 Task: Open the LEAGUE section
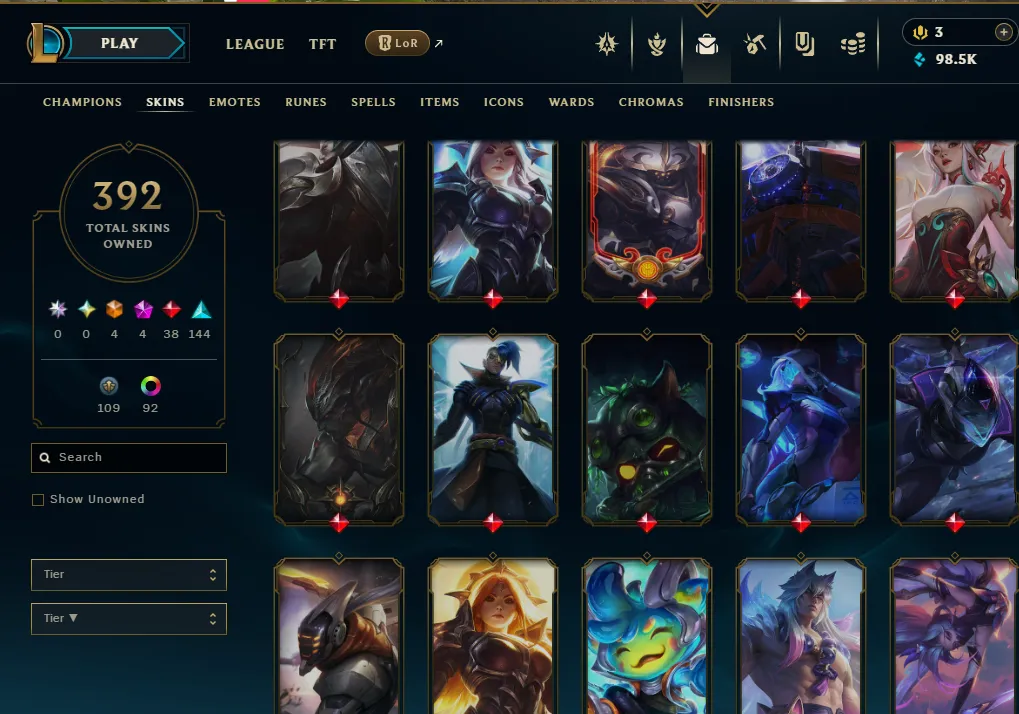255,44
